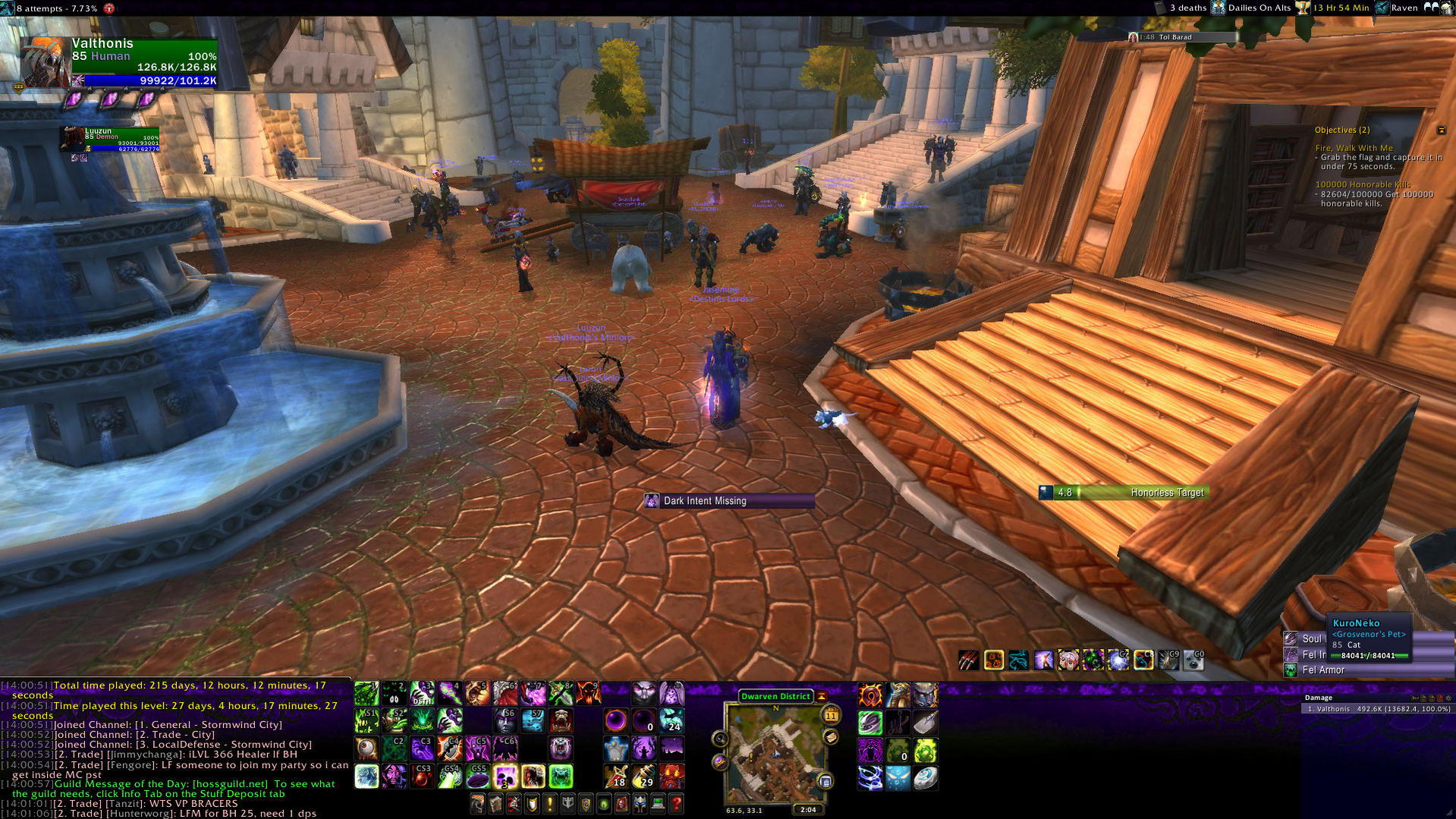Activate the ability in hotbar slot 1

[366, 693]
